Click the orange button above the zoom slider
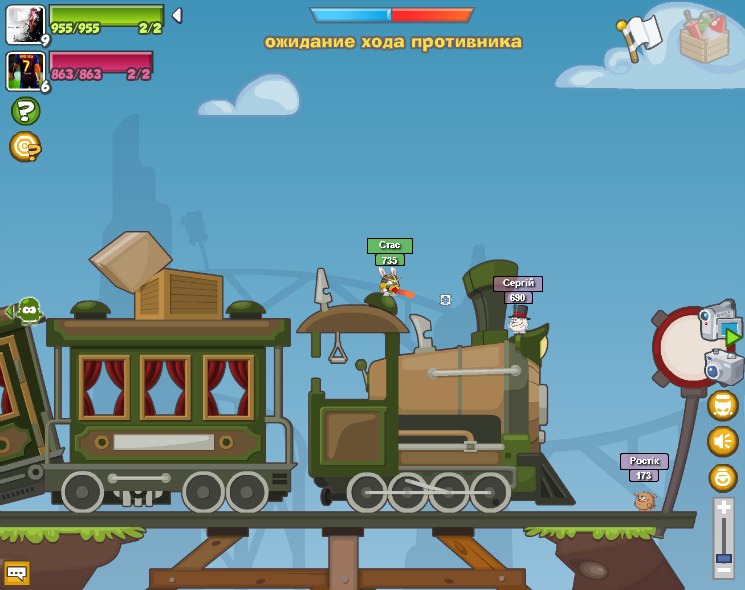 (722, 477)
